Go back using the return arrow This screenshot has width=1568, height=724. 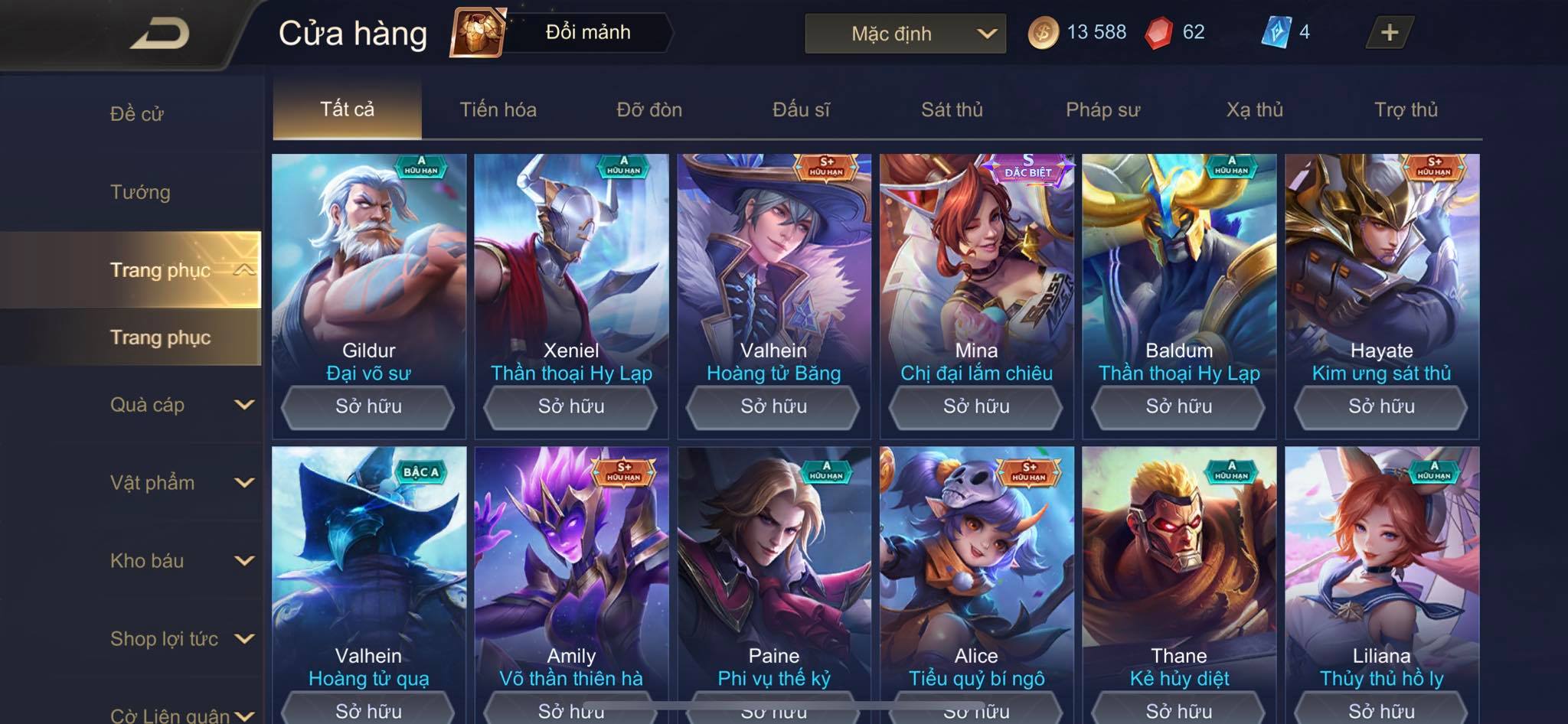click(159, 34)
